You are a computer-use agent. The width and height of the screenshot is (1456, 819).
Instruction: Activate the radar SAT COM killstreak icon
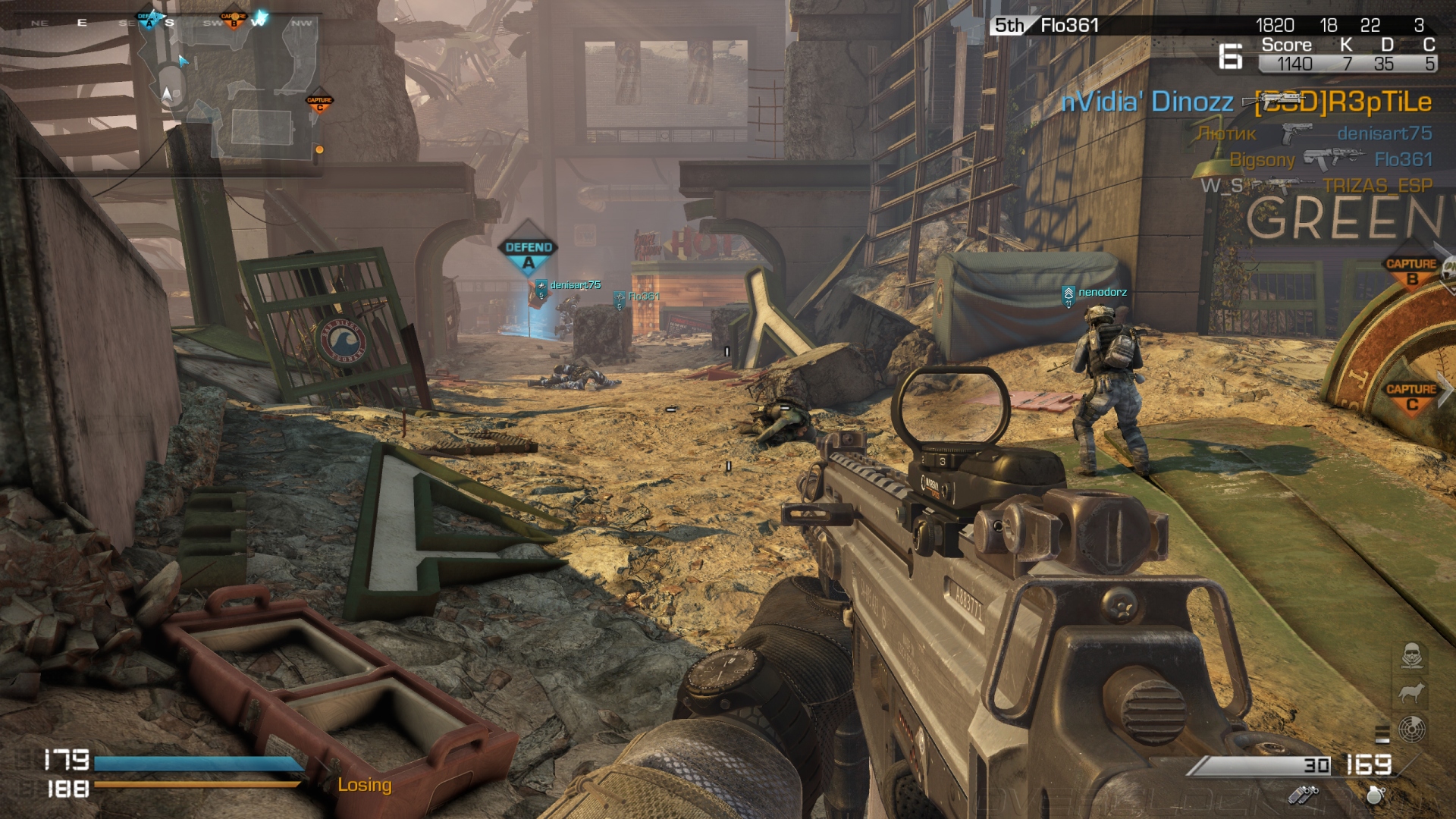click(1411, 730)
